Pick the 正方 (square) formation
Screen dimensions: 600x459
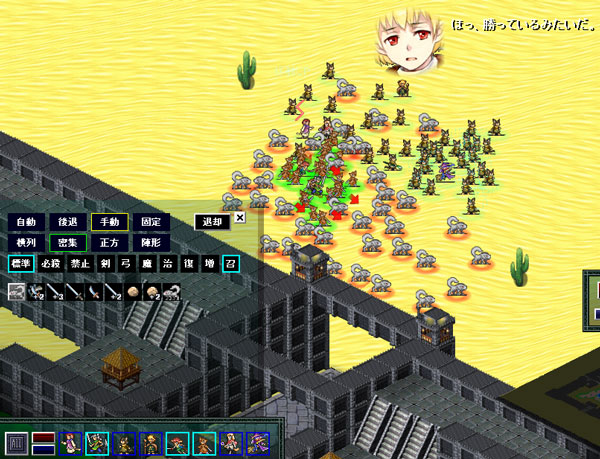108,242
